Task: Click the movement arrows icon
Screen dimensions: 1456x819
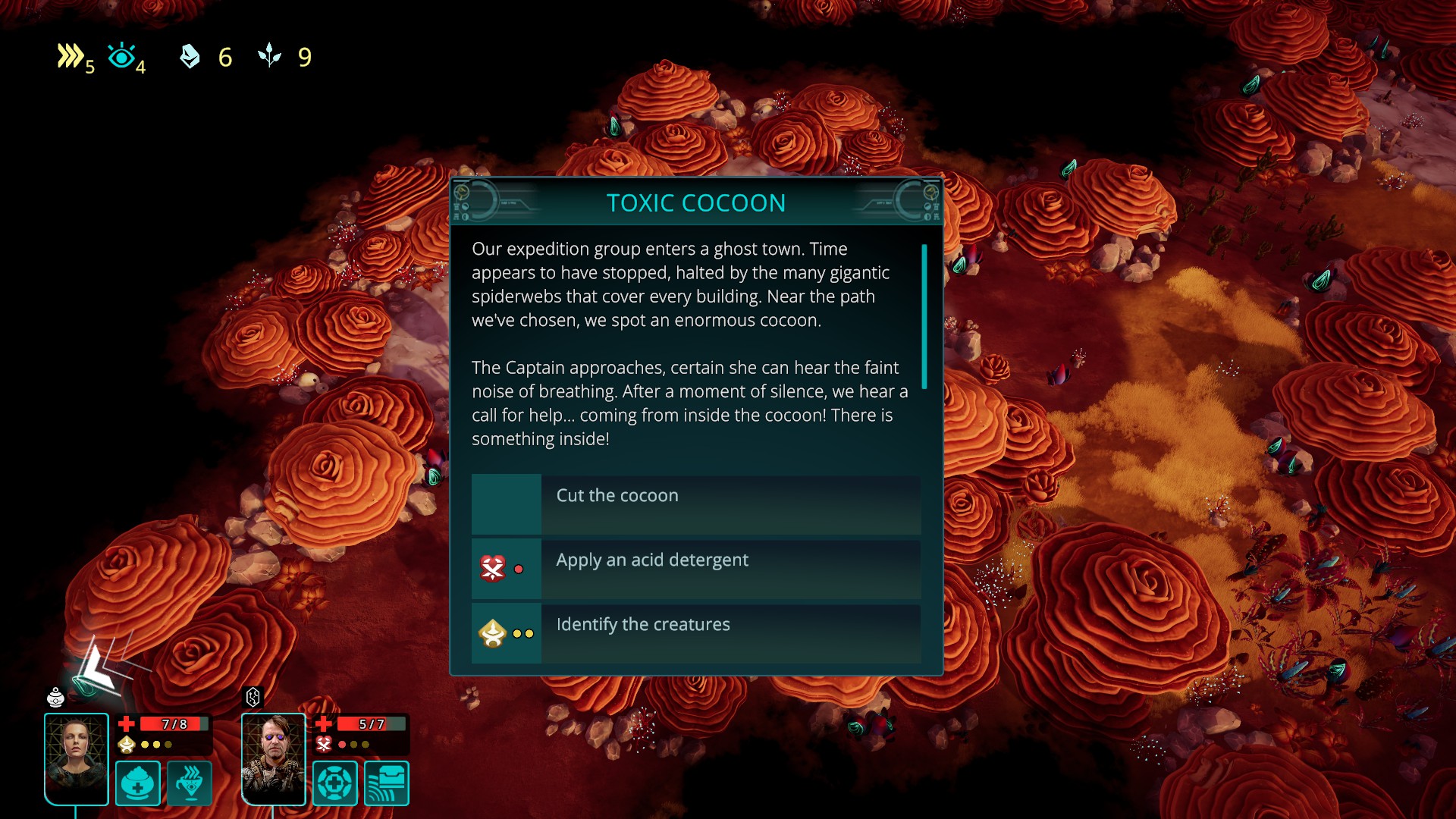Action: click(71, 56)
